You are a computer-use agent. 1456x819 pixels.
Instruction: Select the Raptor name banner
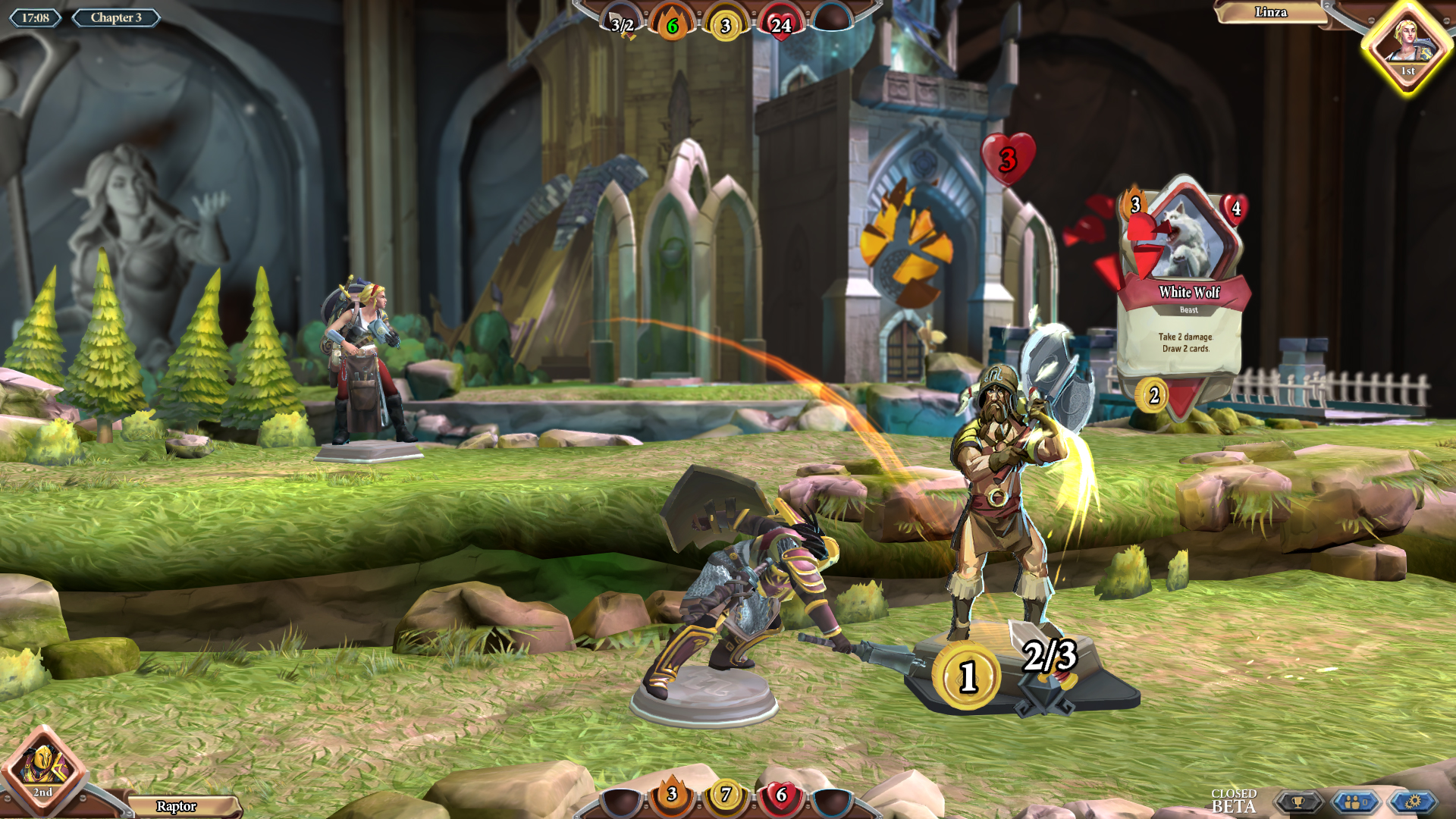point(177,806)
